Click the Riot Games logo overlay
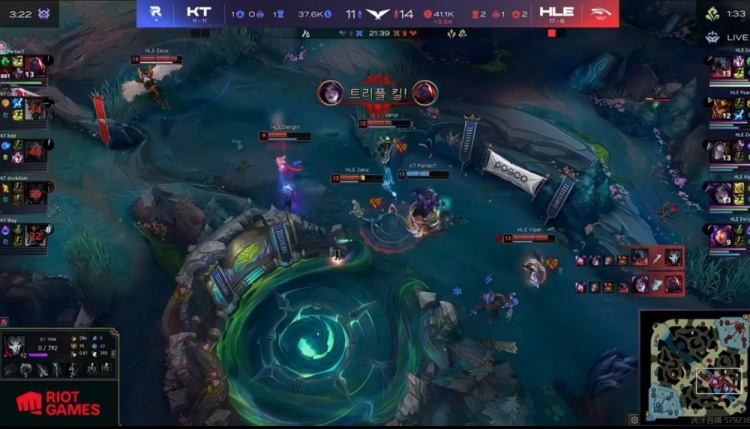The image size is (750, 429). pos(57,403)
